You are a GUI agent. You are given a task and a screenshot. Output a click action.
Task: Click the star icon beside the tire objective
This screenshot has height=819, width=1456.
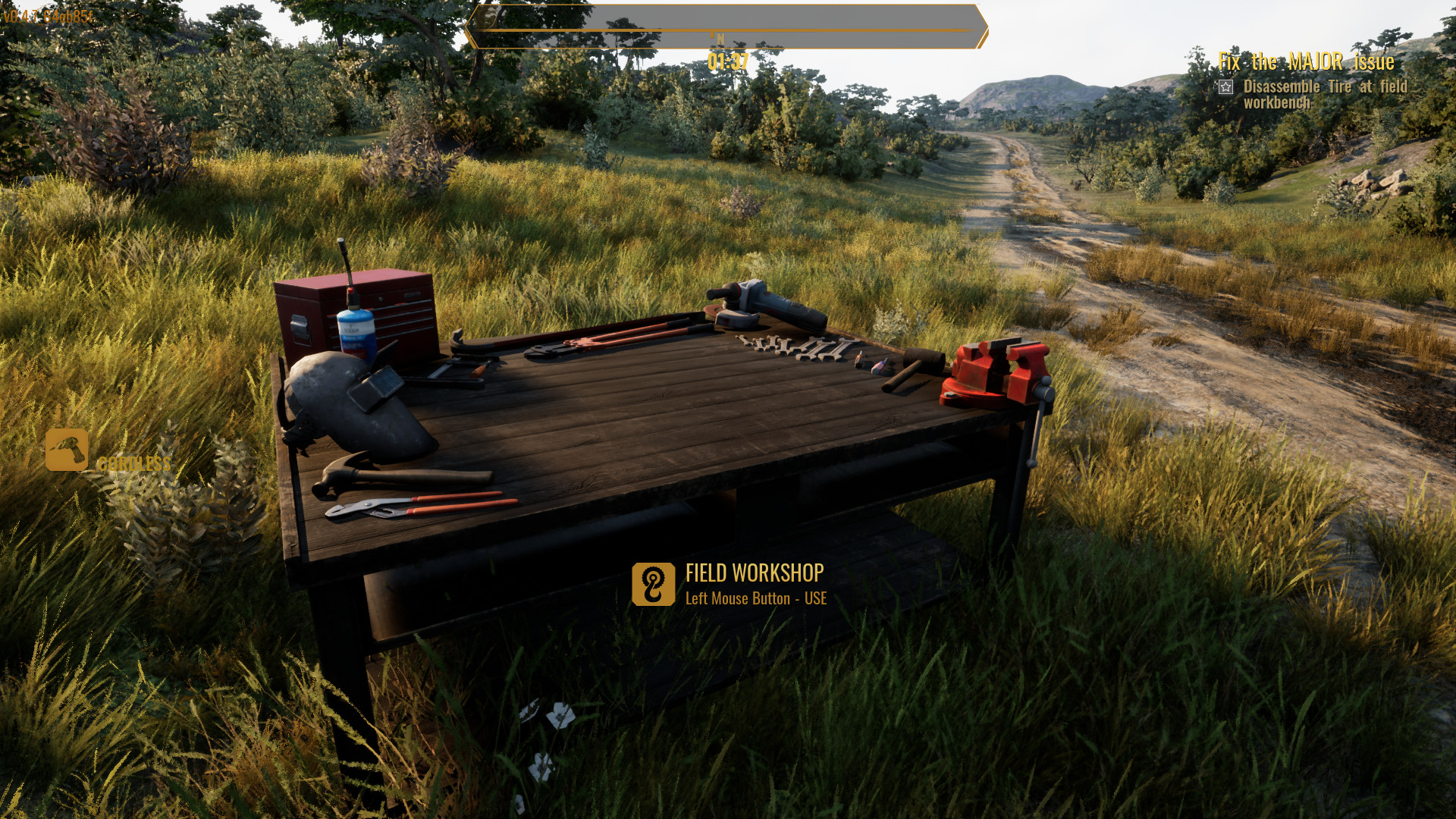[x=1225, y=86]
